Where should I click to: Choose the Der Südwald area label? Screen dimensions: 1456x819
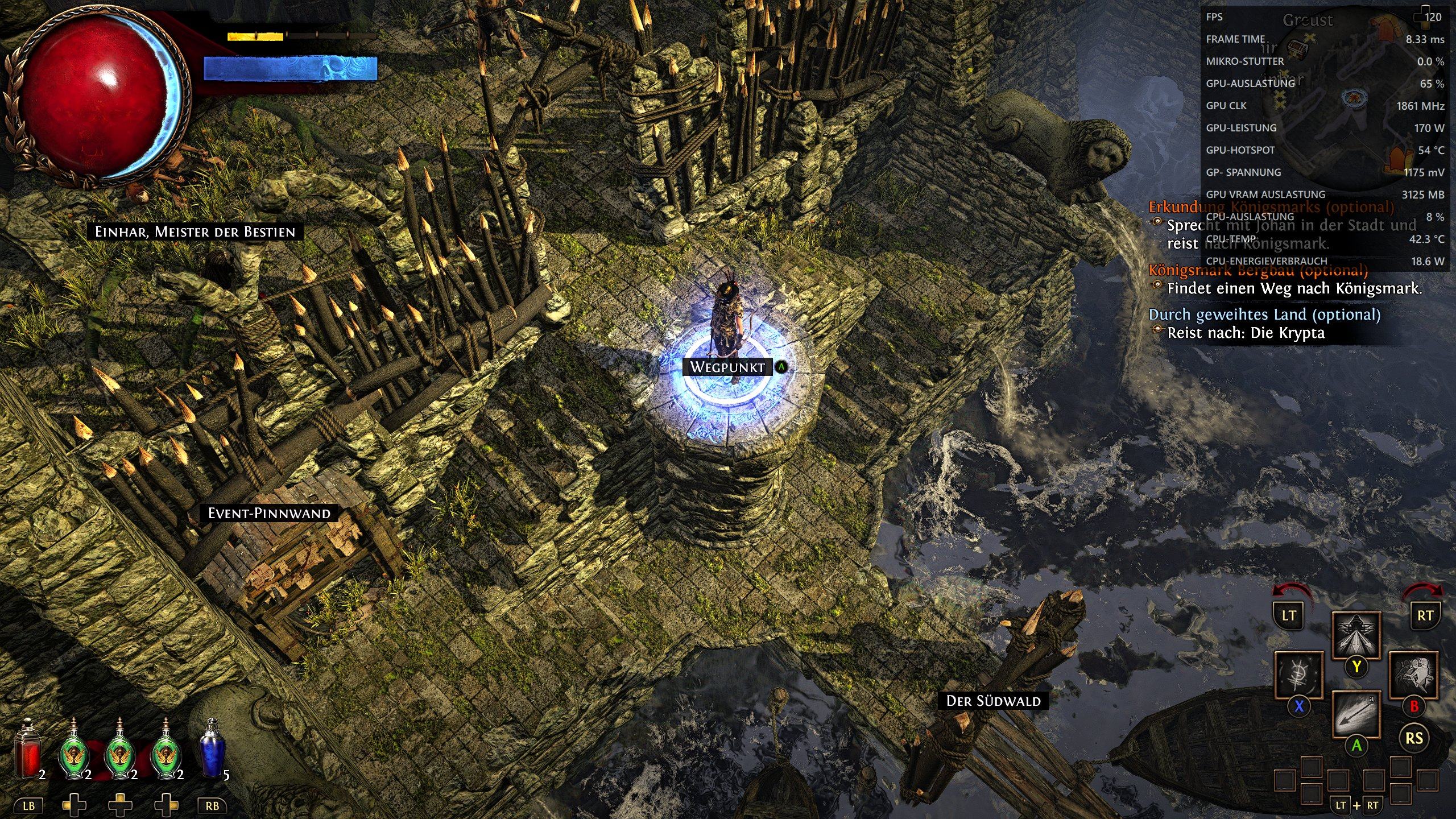[993, 701]
